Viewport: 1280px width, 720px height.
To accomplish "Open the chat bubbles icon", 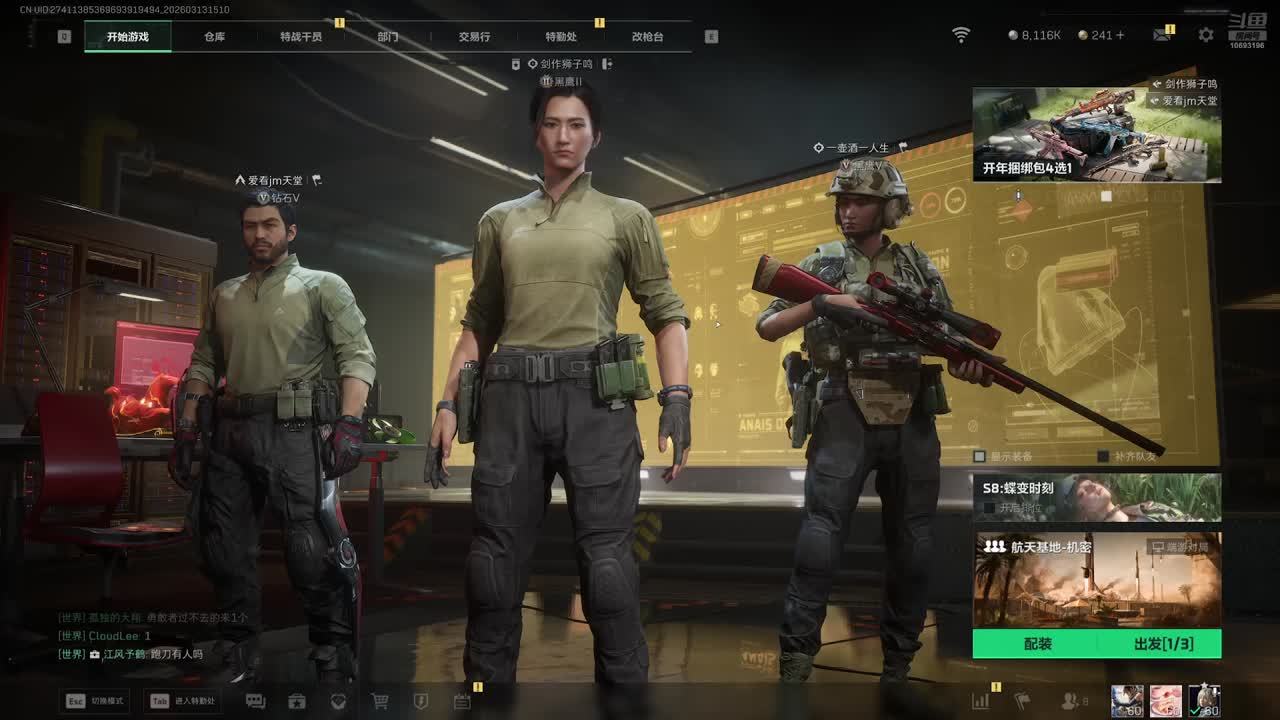I will coord(255,701).
